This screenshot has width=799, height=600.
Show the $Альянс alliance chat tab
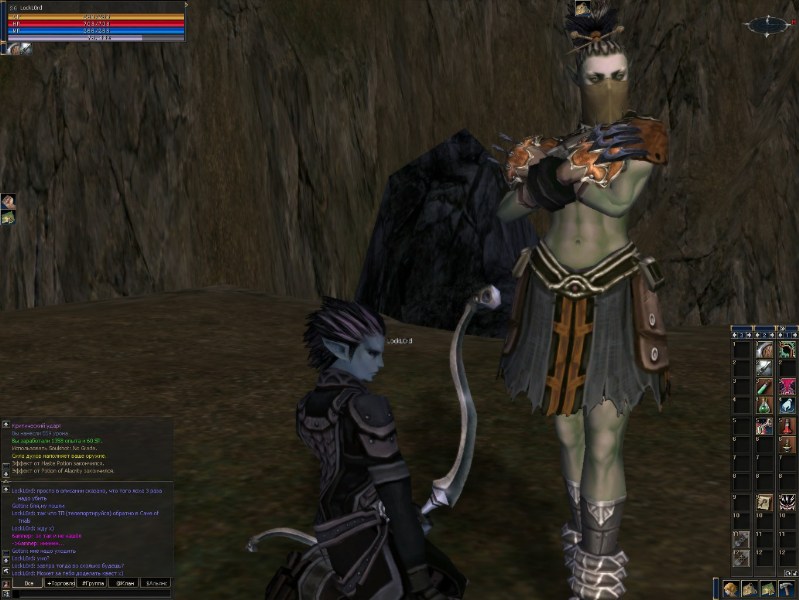coord(157,583)
